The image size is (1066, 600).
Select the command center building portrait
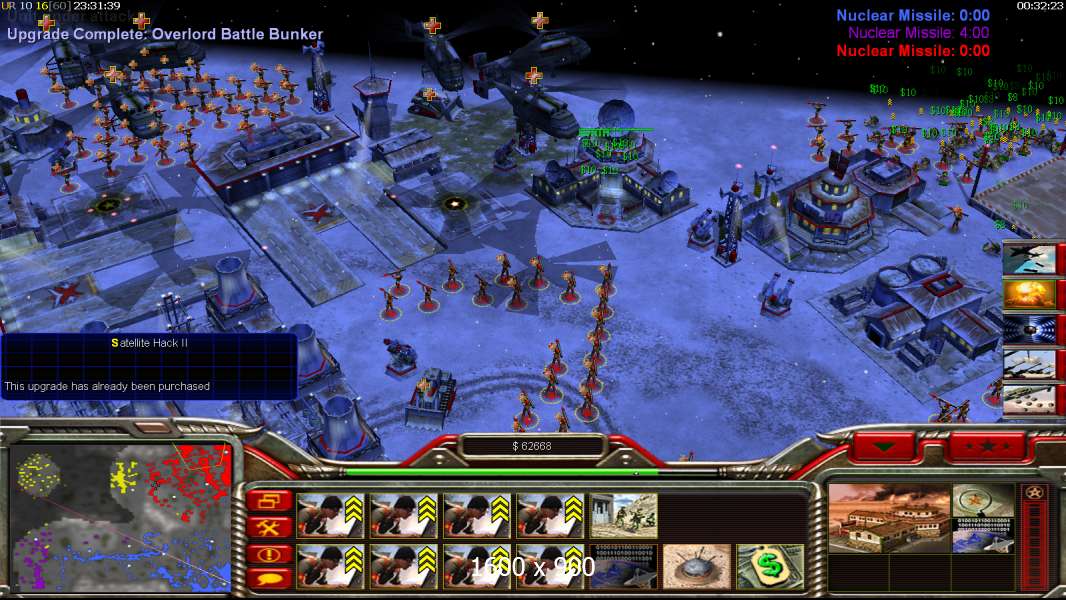(x=888, y=518)
